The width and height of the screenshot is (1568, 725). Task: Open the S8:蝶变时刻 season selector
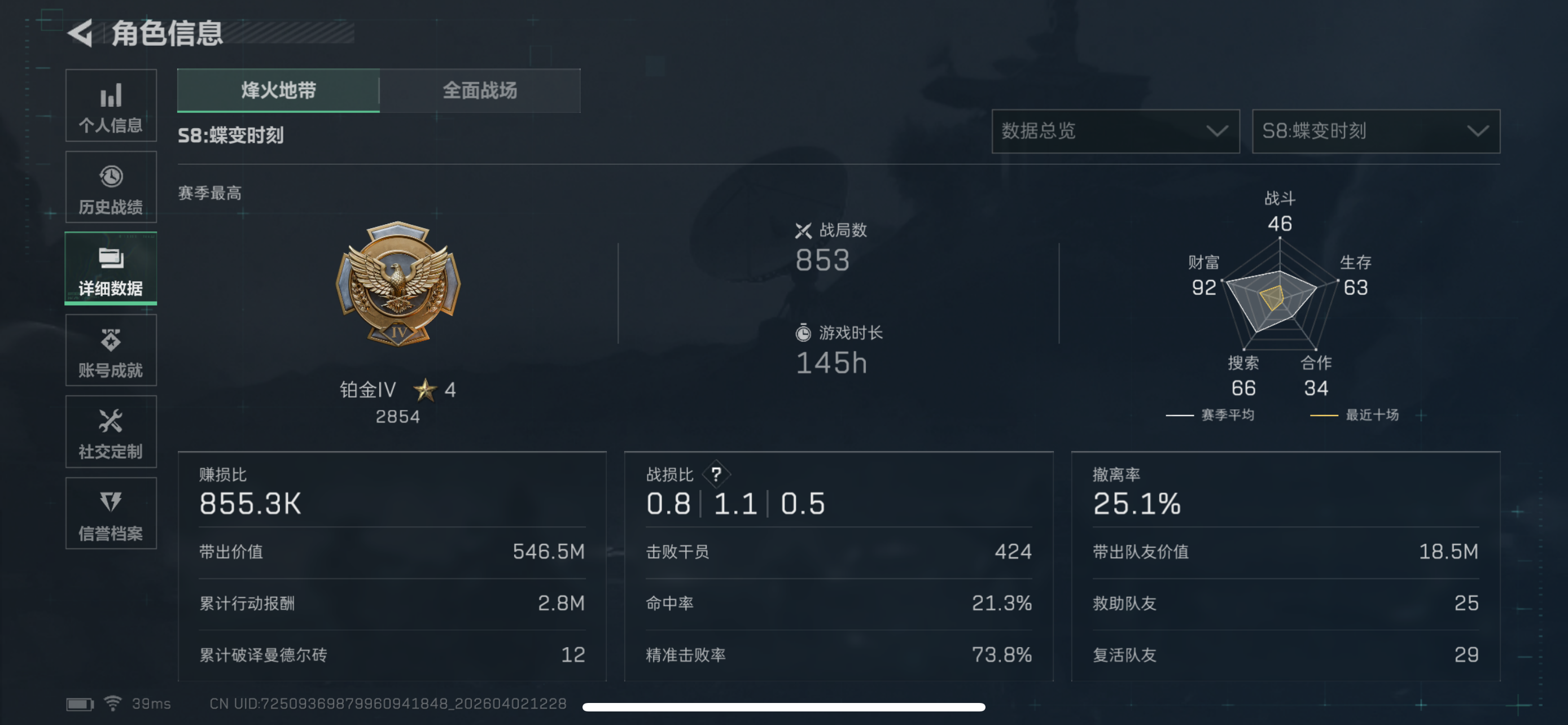point(1375,131)
